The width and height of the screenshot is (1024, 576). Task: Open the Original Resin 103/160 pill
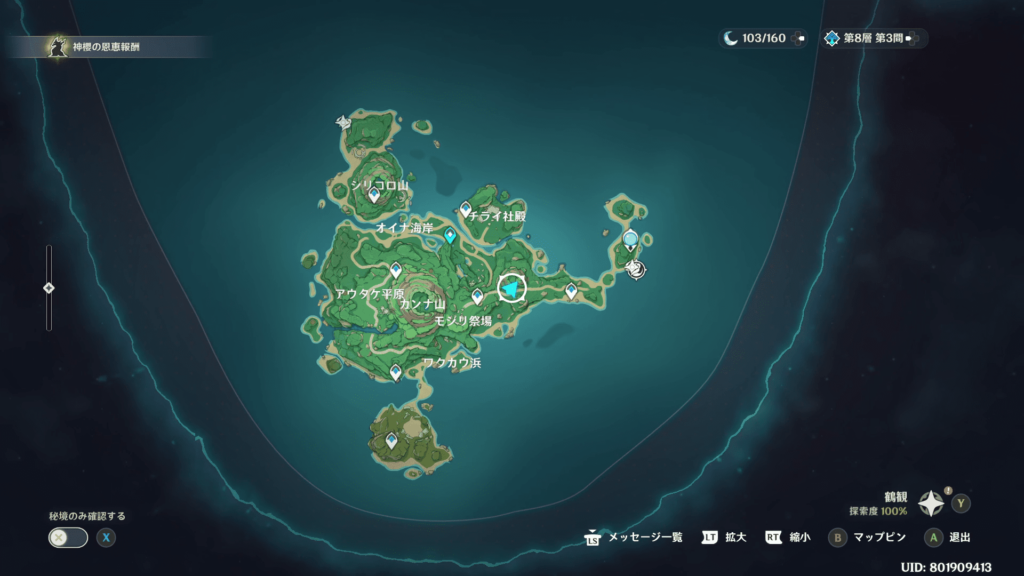[762, 38]
